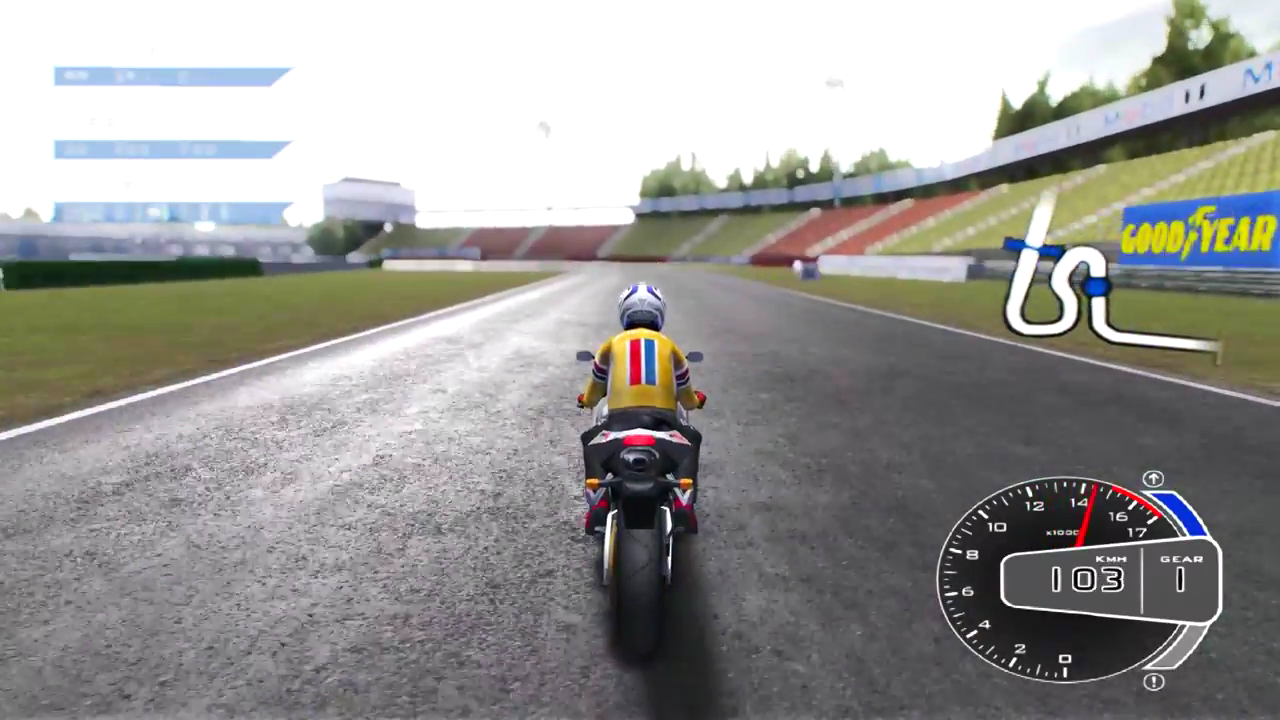Click the up-arrow icon above the tachometer
This screenshot has width=1280, height=720.
pyautogui.click(x=1153, y=478)
